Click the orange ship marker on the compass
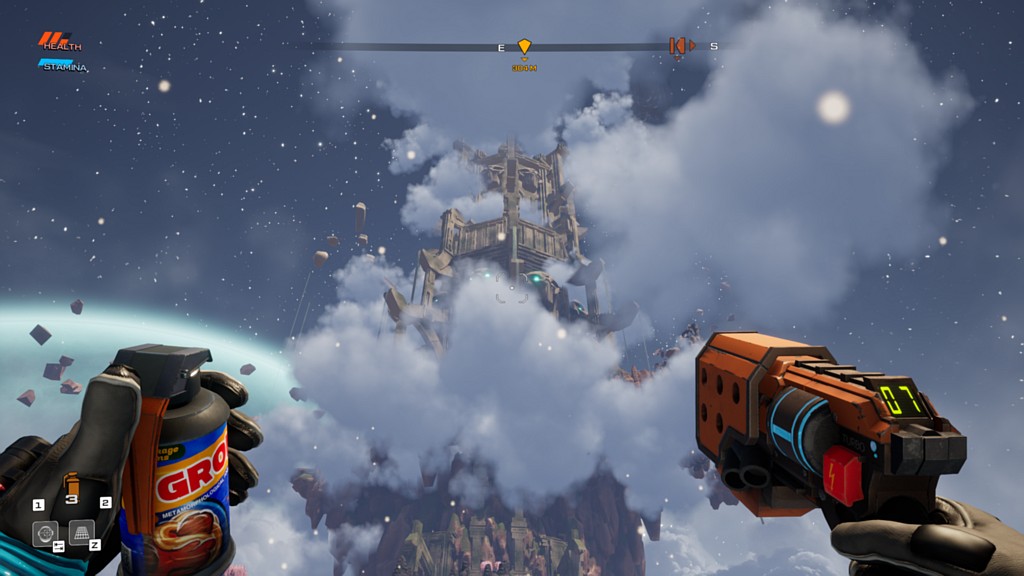The height and width of the screenshot is (576, 1024). point(680,46)
